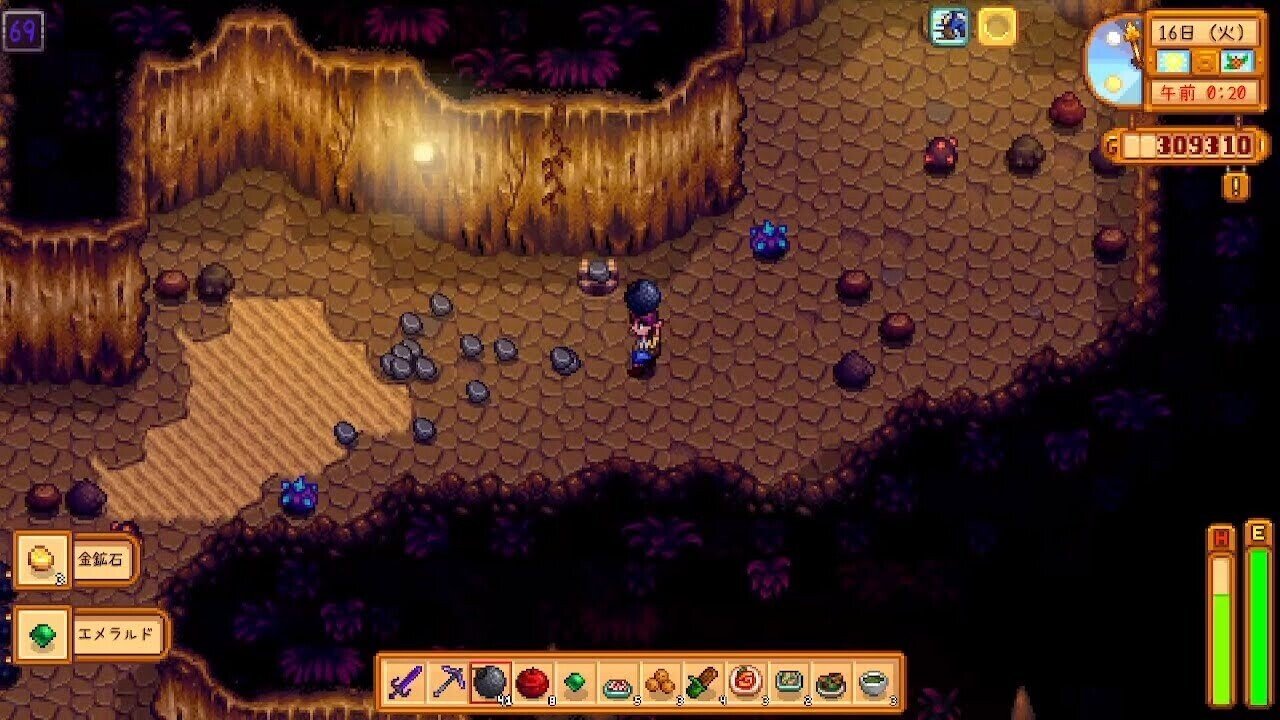1280x720 pixels.
Task: Select the green and brown stick item
Action: pos(703,684)
